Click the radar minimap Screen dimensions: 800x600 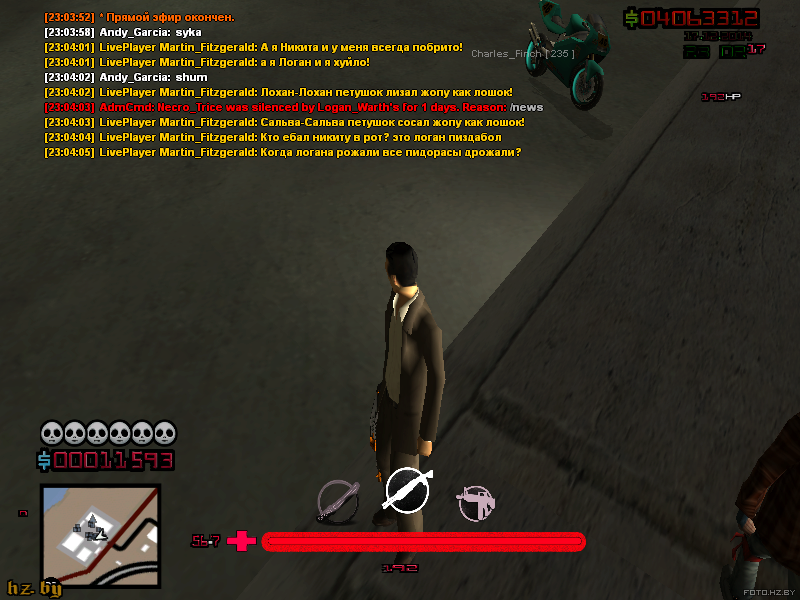99,535
